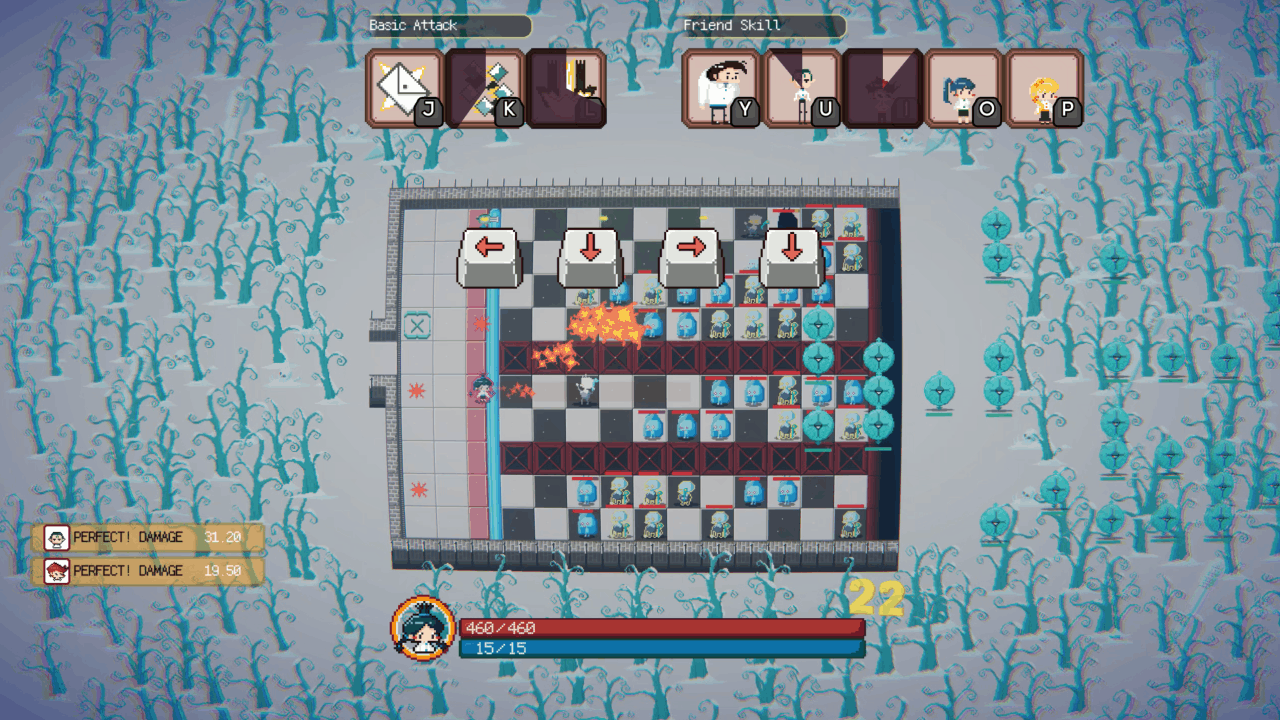
Task: Open the Basic Attack header label
Action: [x=447, y=26]
